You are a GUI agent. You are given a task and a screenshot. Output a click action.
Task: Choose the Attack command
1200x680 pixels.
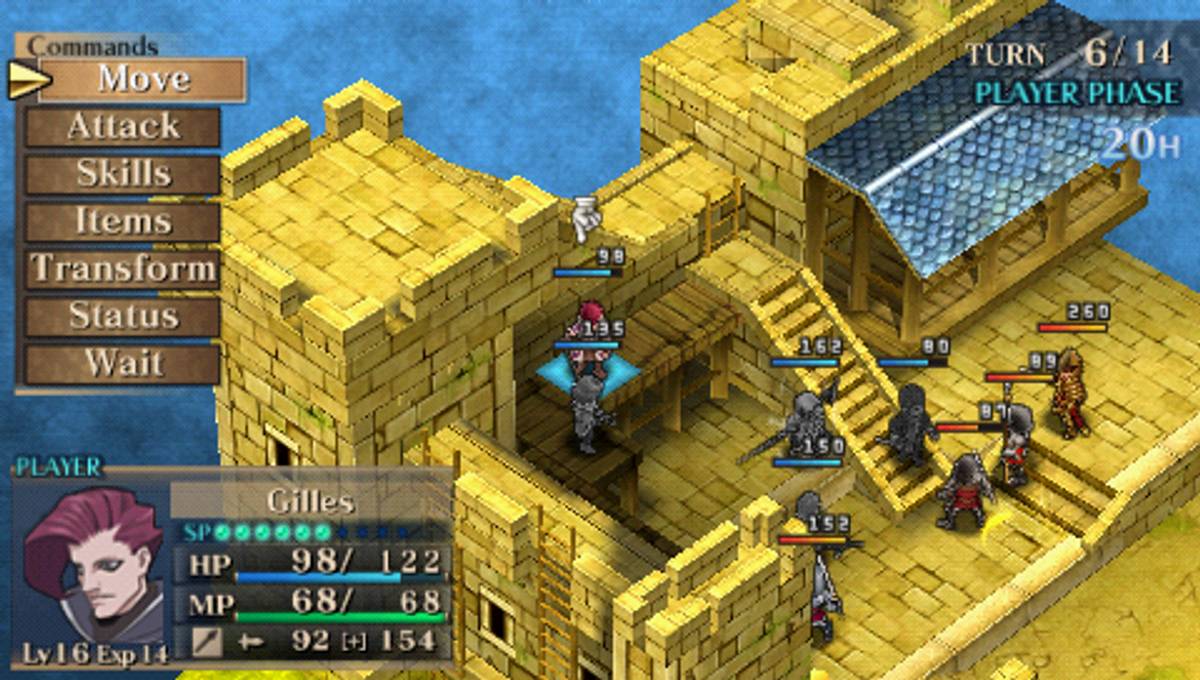click(x=123, y=127)
